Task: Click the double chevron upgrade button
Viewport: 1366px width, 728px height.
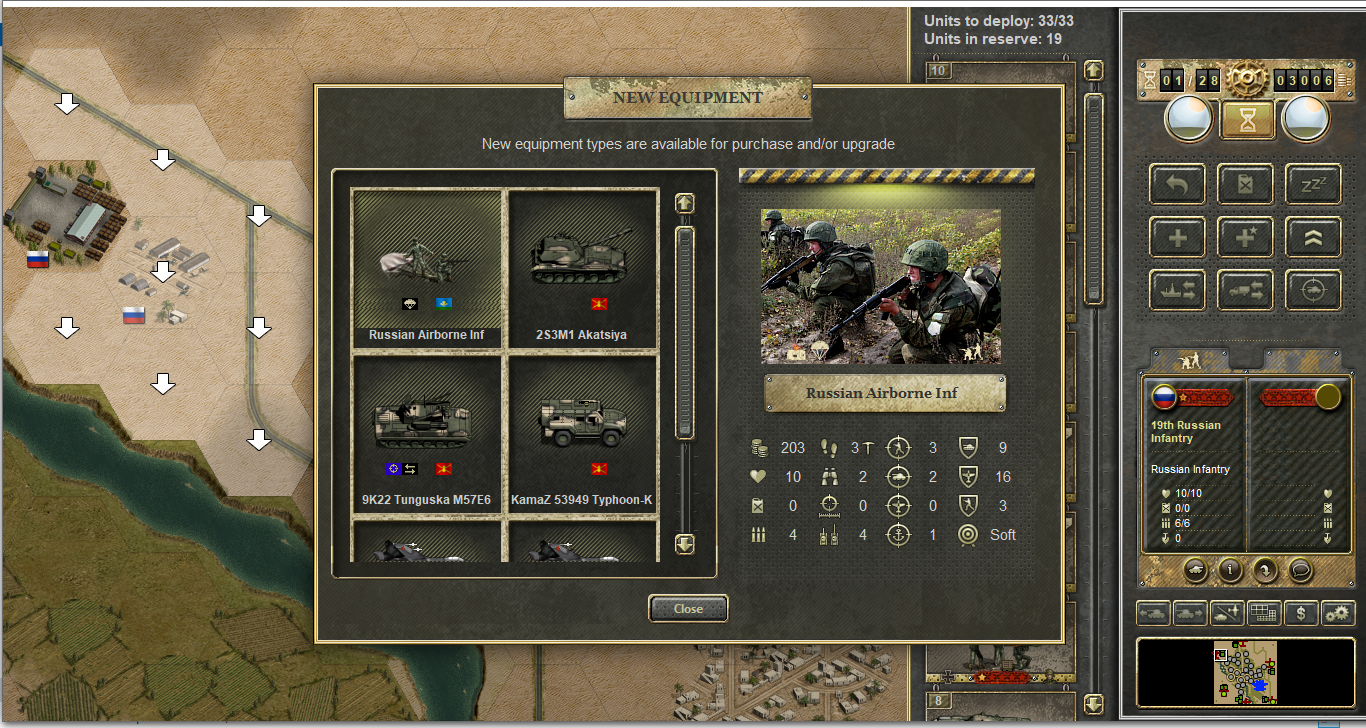Action: pyautogui.click(x=1312, y=237)
